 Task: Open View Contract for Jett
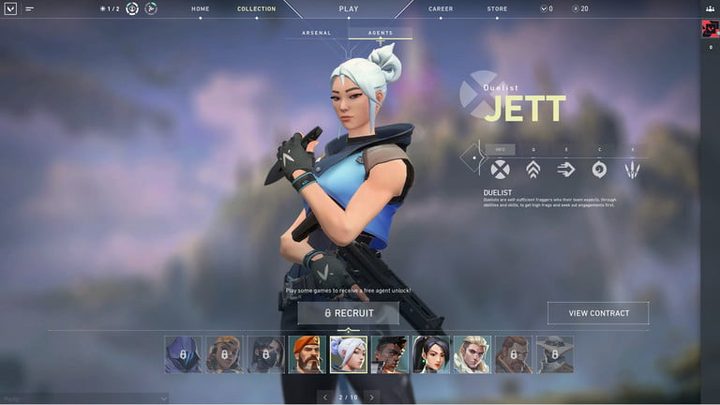pos(598,313)
